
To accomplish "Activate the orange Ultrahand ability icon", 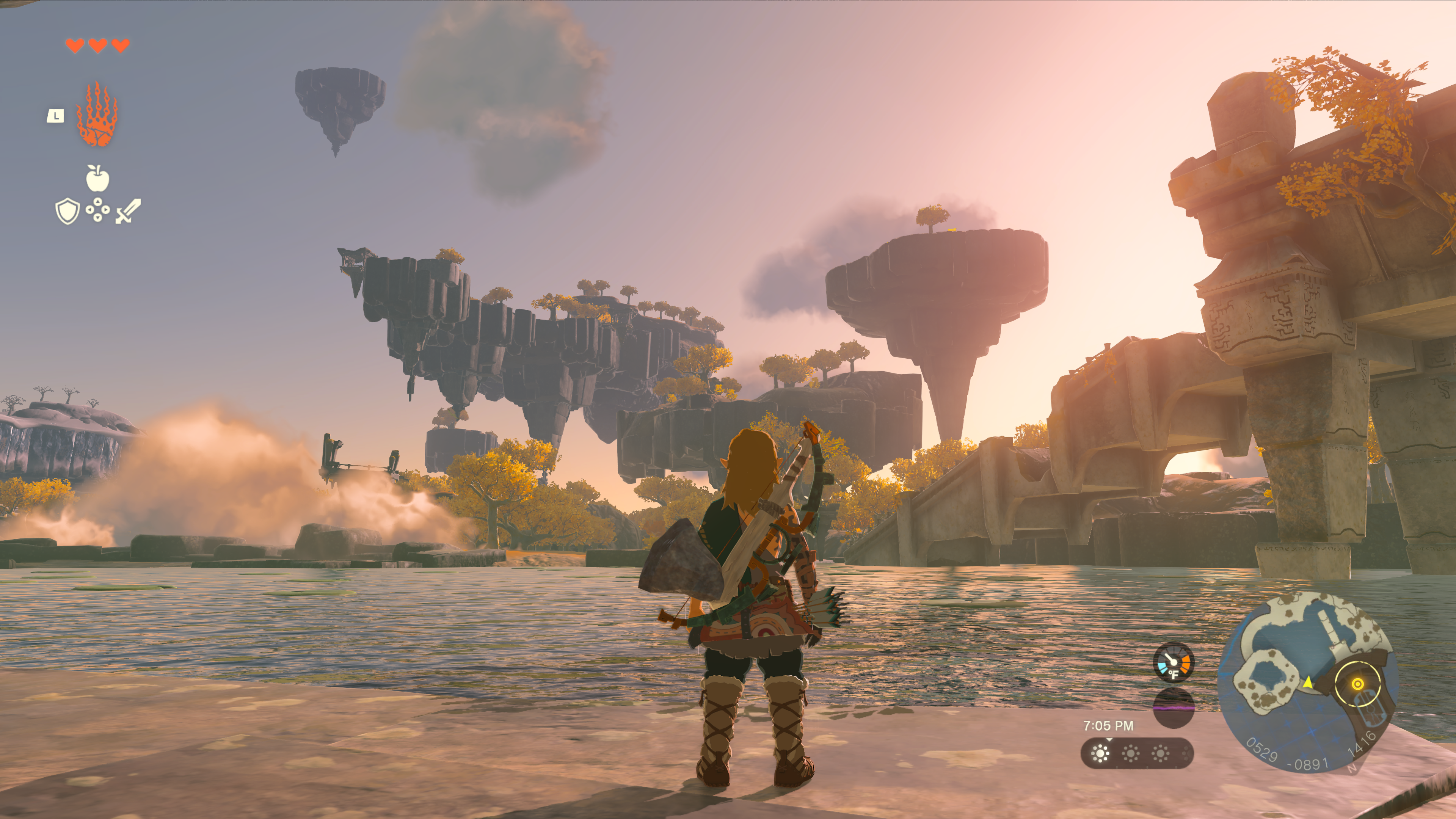I will coord(97,115).
